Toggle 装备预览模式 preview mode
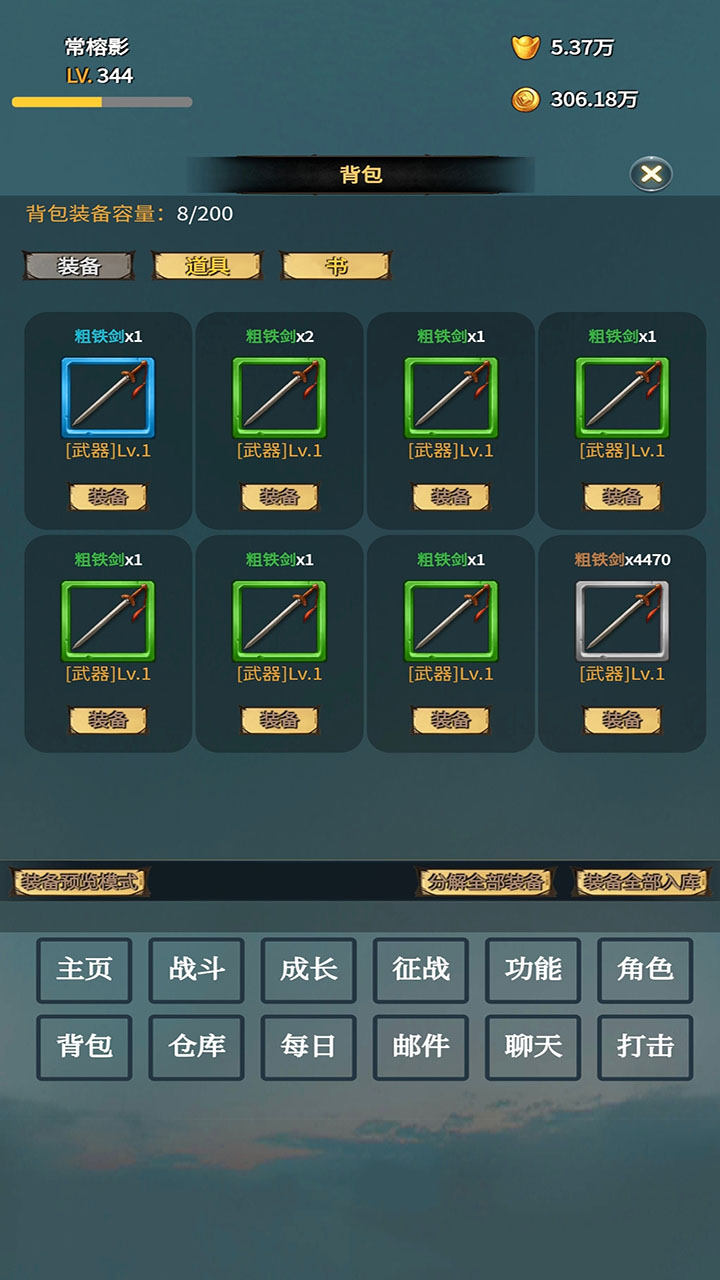Viewport: 720px width, 1280px height. 80,882
